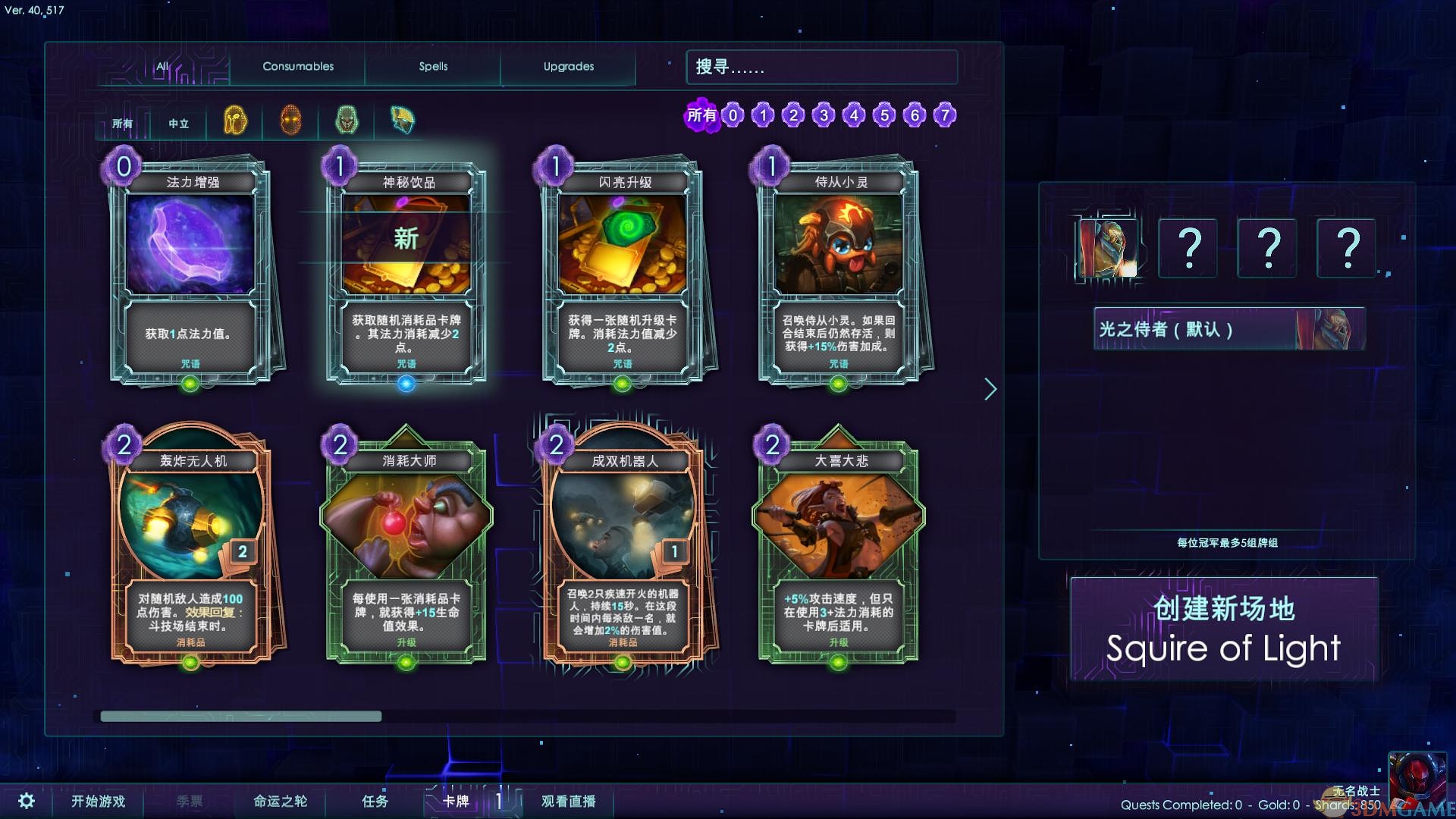Image resolution: width=1456 pixels, height=819 pixels.
Task: Select the 中立 neutral filter
Action: (x=179, y=124)
